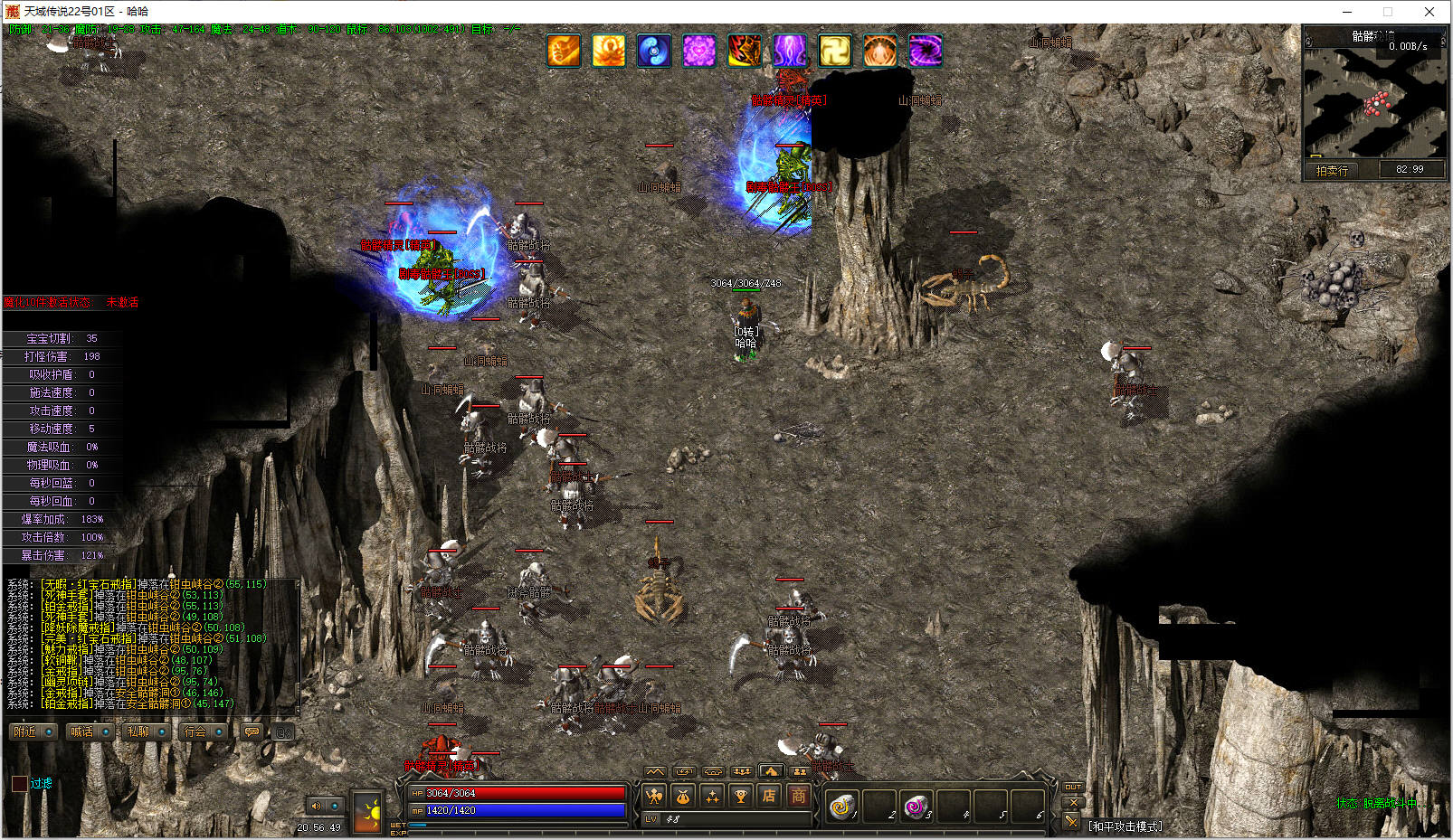Open the 私聊 private chat channel
1453x840 pixels.
[x=138, y=731]
